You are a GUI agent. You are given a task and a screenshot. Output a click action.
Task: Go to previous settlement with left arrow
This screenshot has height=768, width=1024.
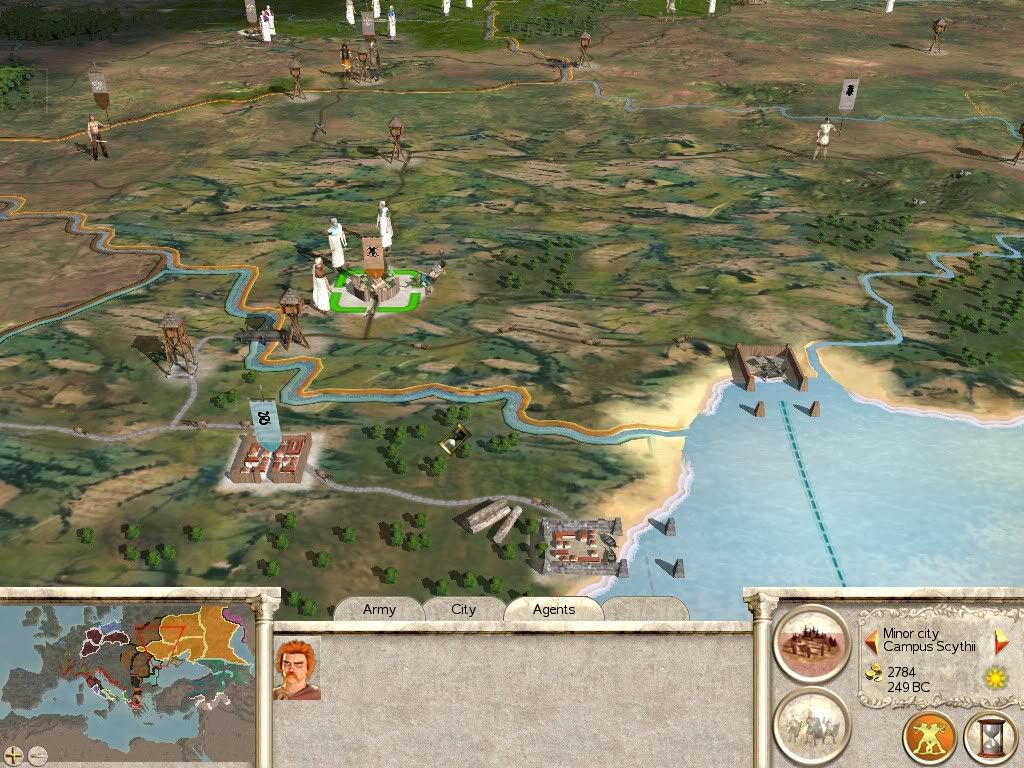[x=871, y=640]
